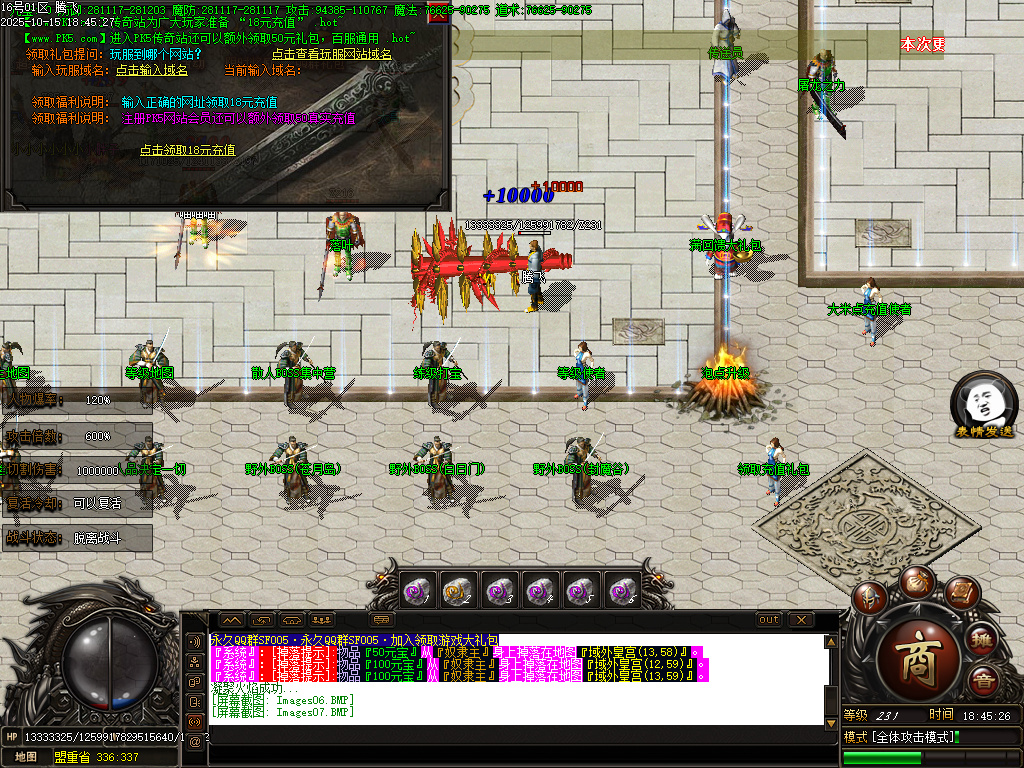Viewport: 1024px width, 768px height.
Task: Open the map with the 地图 button
Action: pos(26,757)
